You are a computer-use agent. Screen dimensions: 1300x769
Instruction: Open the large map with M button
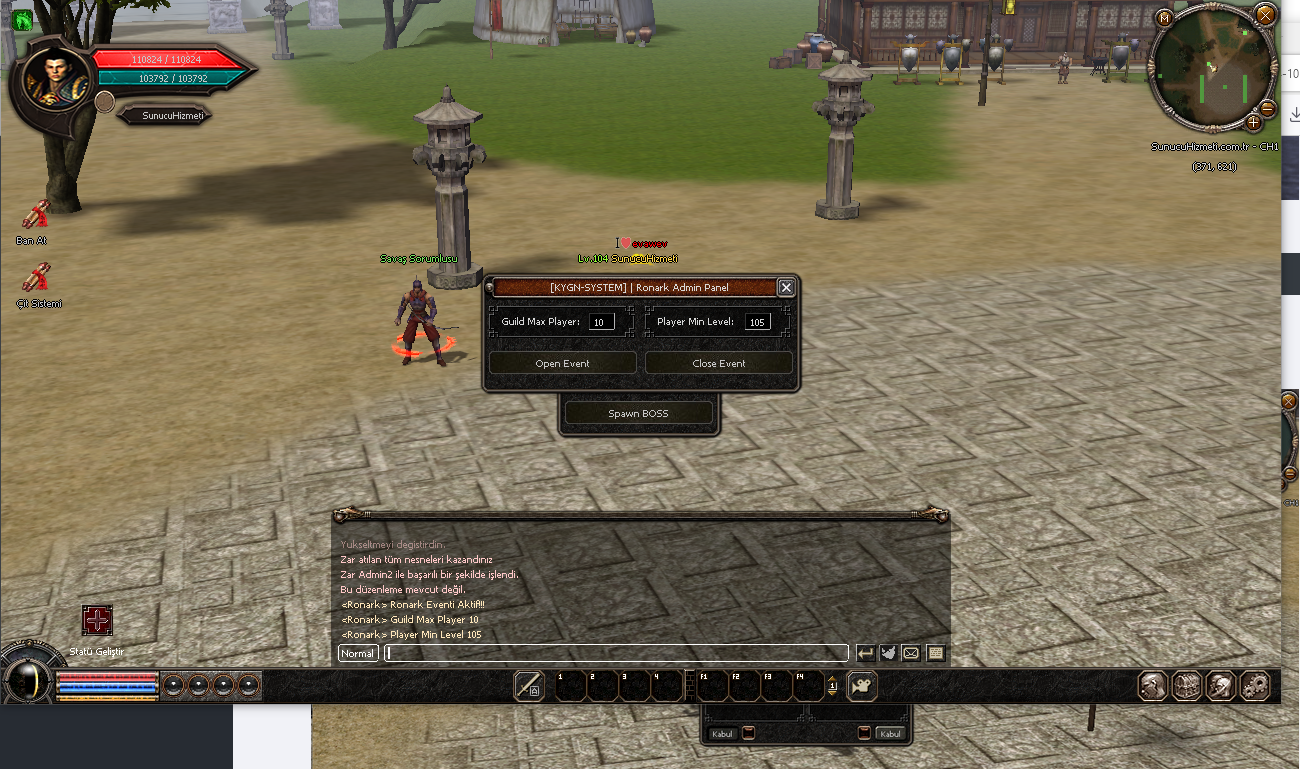(1164, 18)
